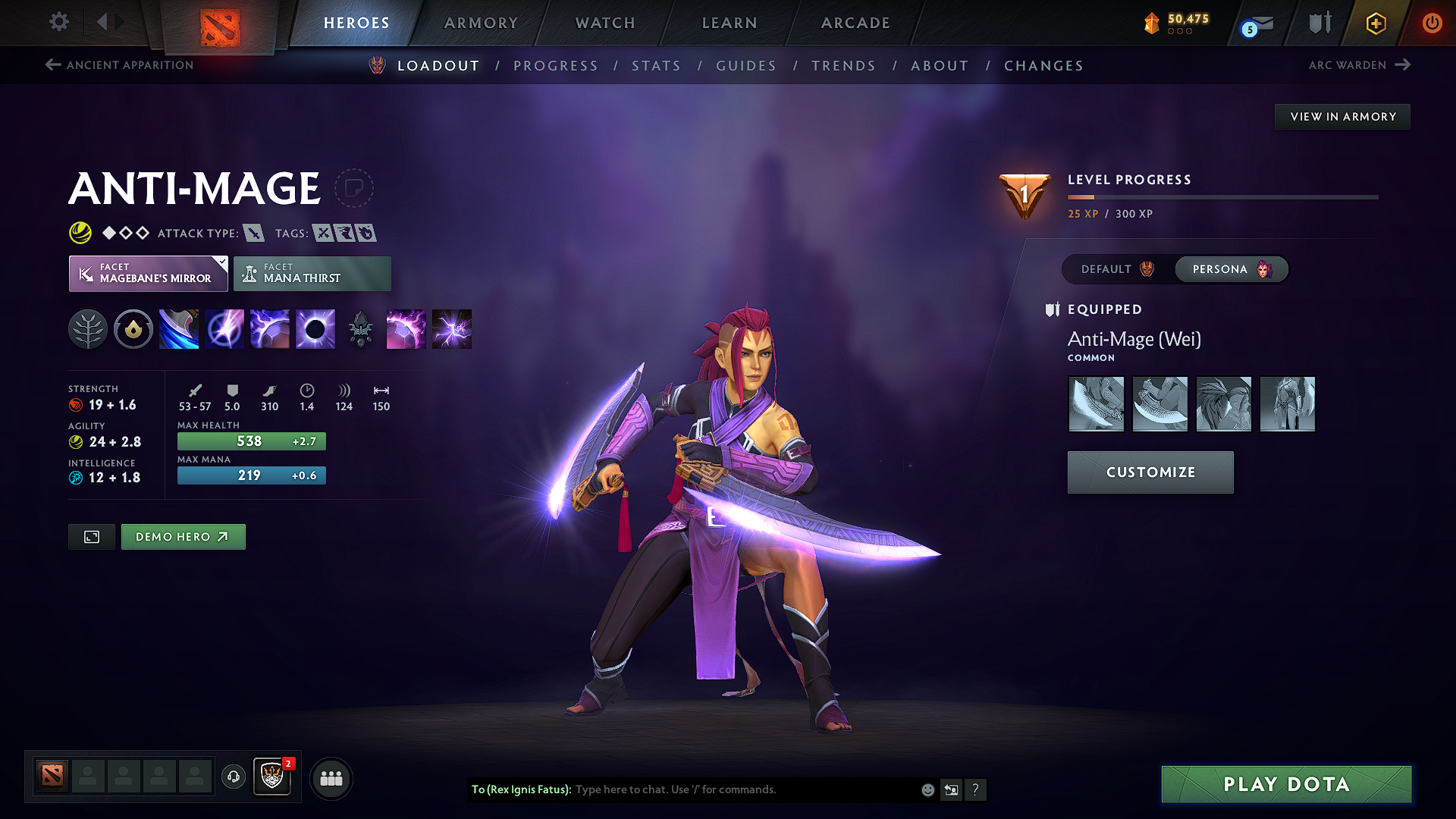This screenshot has height=819, width=1456.
Task: Click the group finder people icon
Action: click(x=331, y=777)
